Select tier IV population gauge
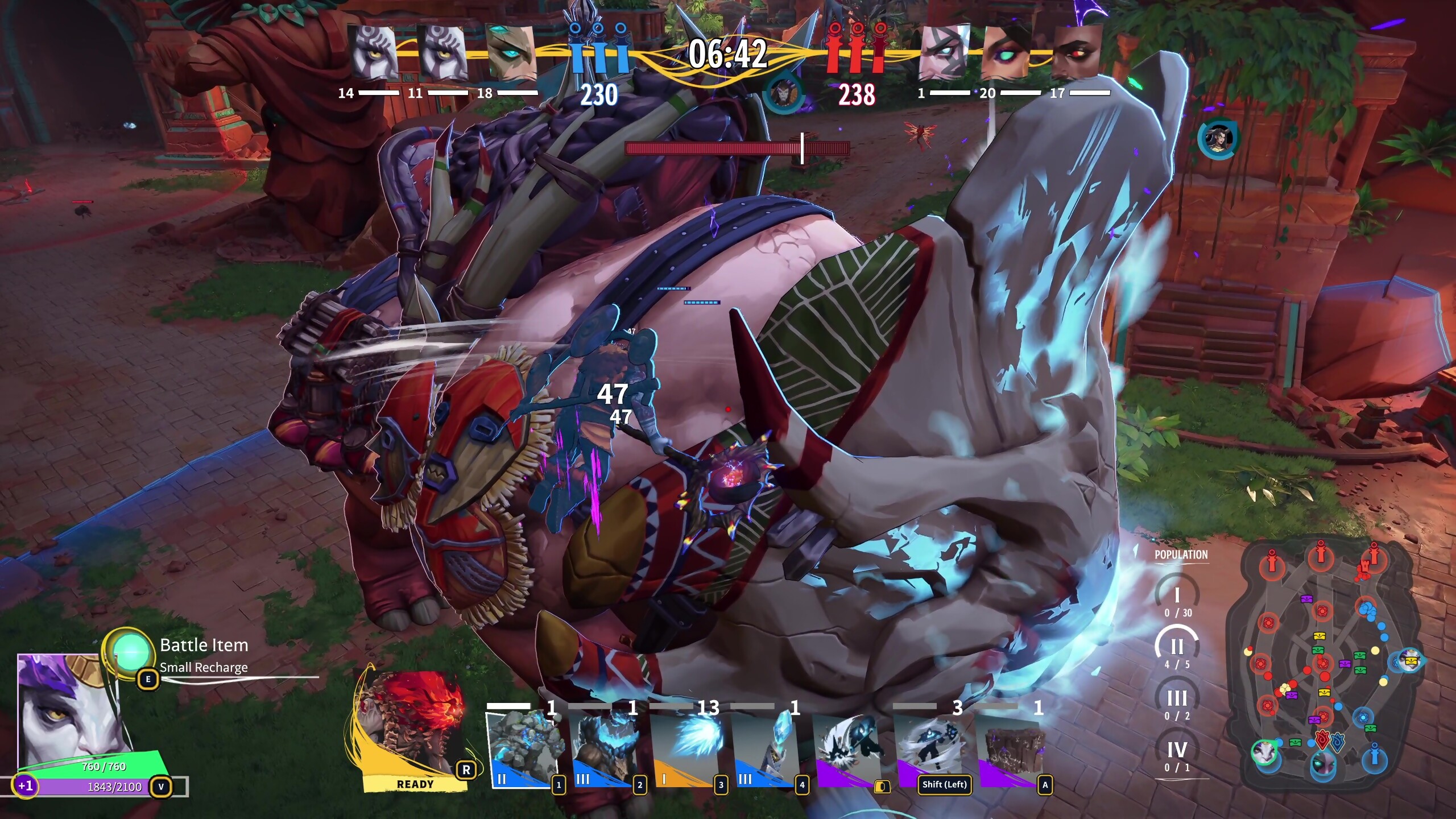This screenshot has height=819, width=1456. [x=1177, y=752]
